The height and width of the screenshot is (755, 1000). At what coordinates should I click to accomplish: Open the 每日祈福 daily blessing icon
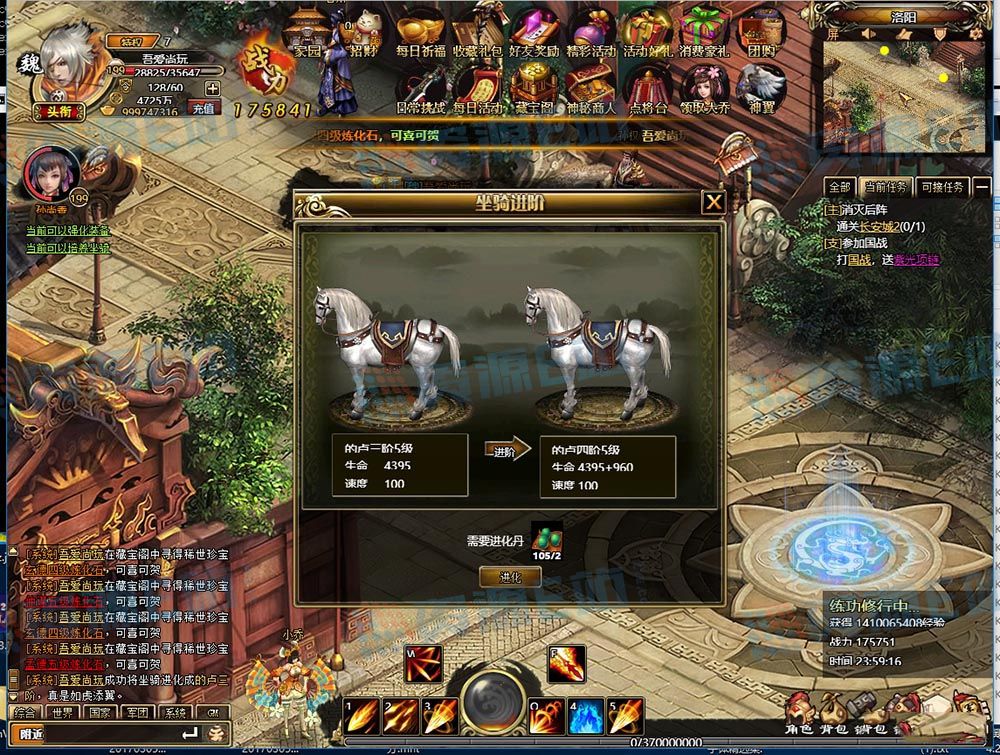pos(420,33)
